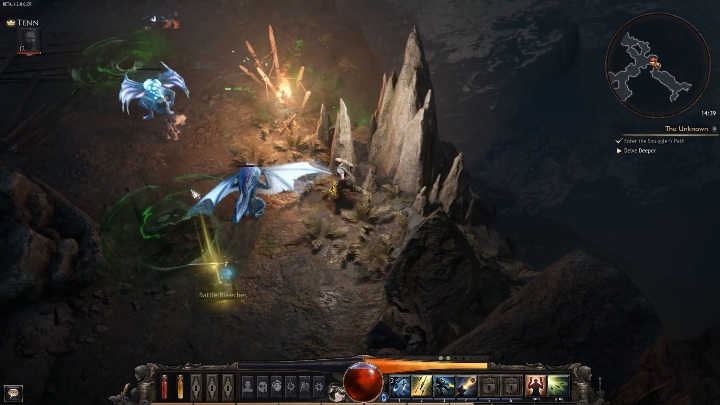Click Tenn's party portrait

click(28, 39)
